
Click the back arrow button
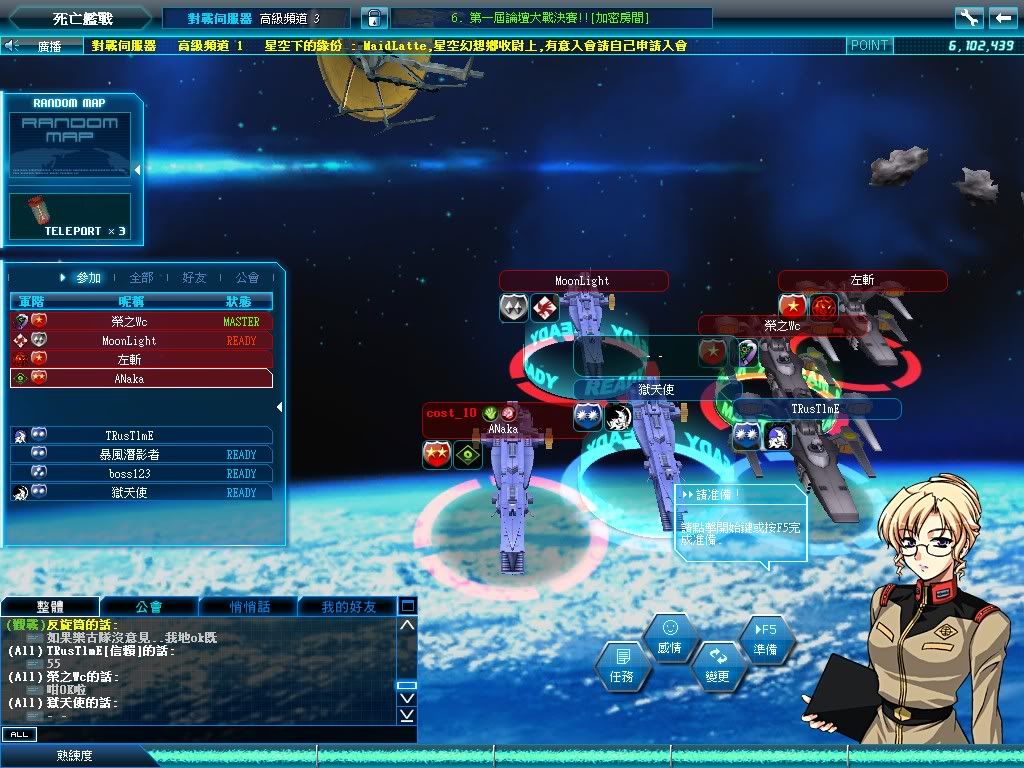pos(1002,18)
